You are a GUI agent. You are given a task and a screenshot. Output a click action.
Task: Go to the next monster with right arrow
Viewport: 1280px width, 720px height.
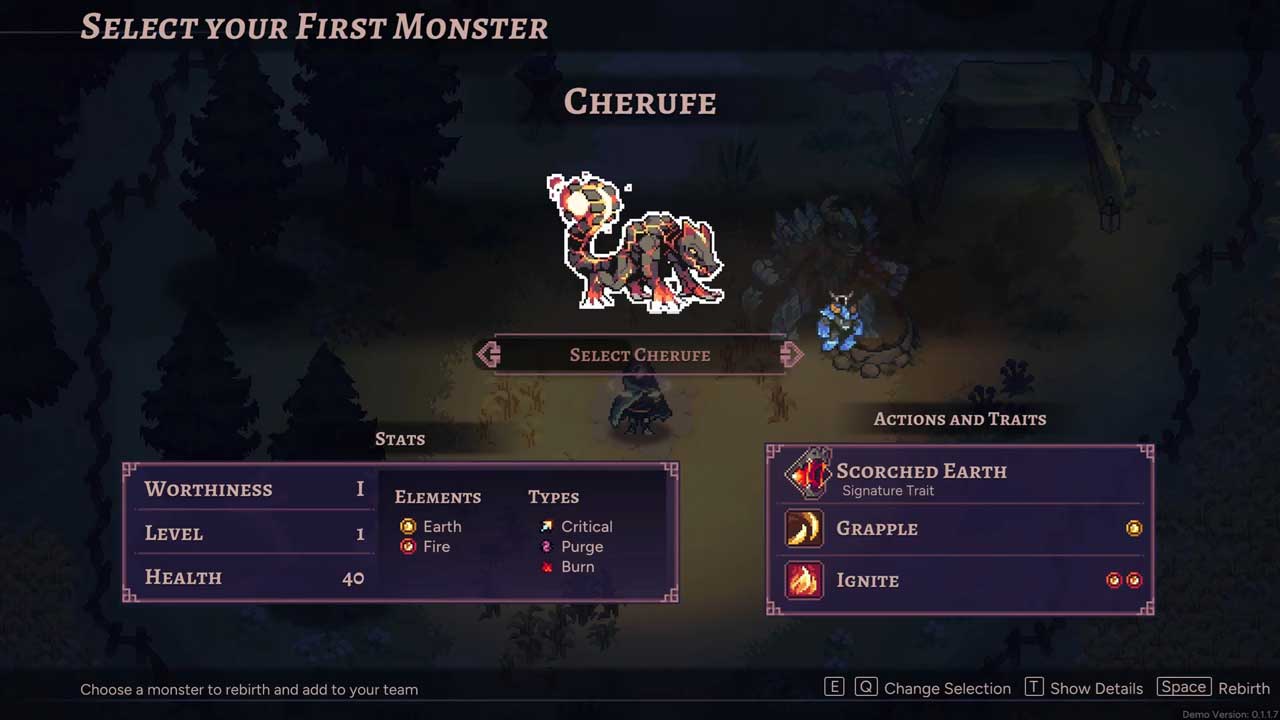point(791,355)
